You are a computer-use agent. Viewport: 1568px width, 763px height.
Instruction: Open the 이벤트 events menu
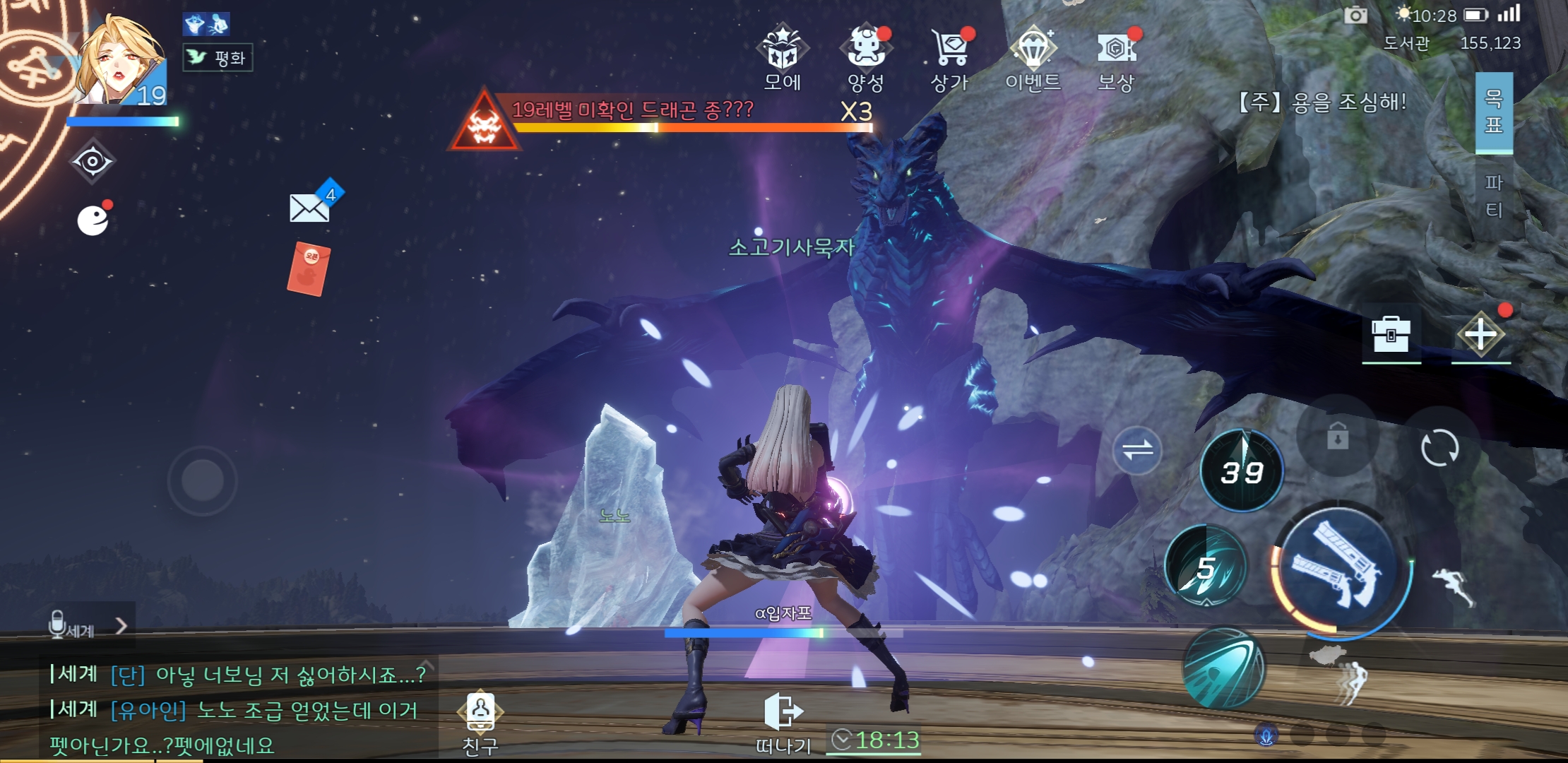(1033, 58)
